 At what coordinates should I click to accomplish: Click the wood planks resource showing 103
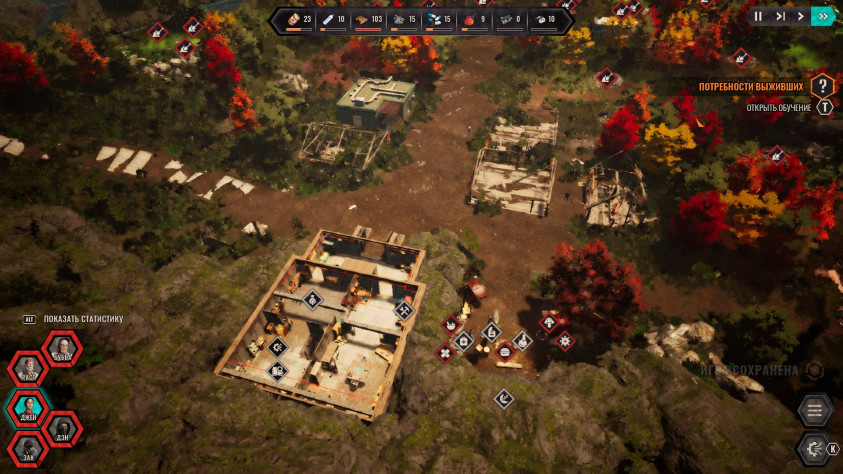pos(369,19)
